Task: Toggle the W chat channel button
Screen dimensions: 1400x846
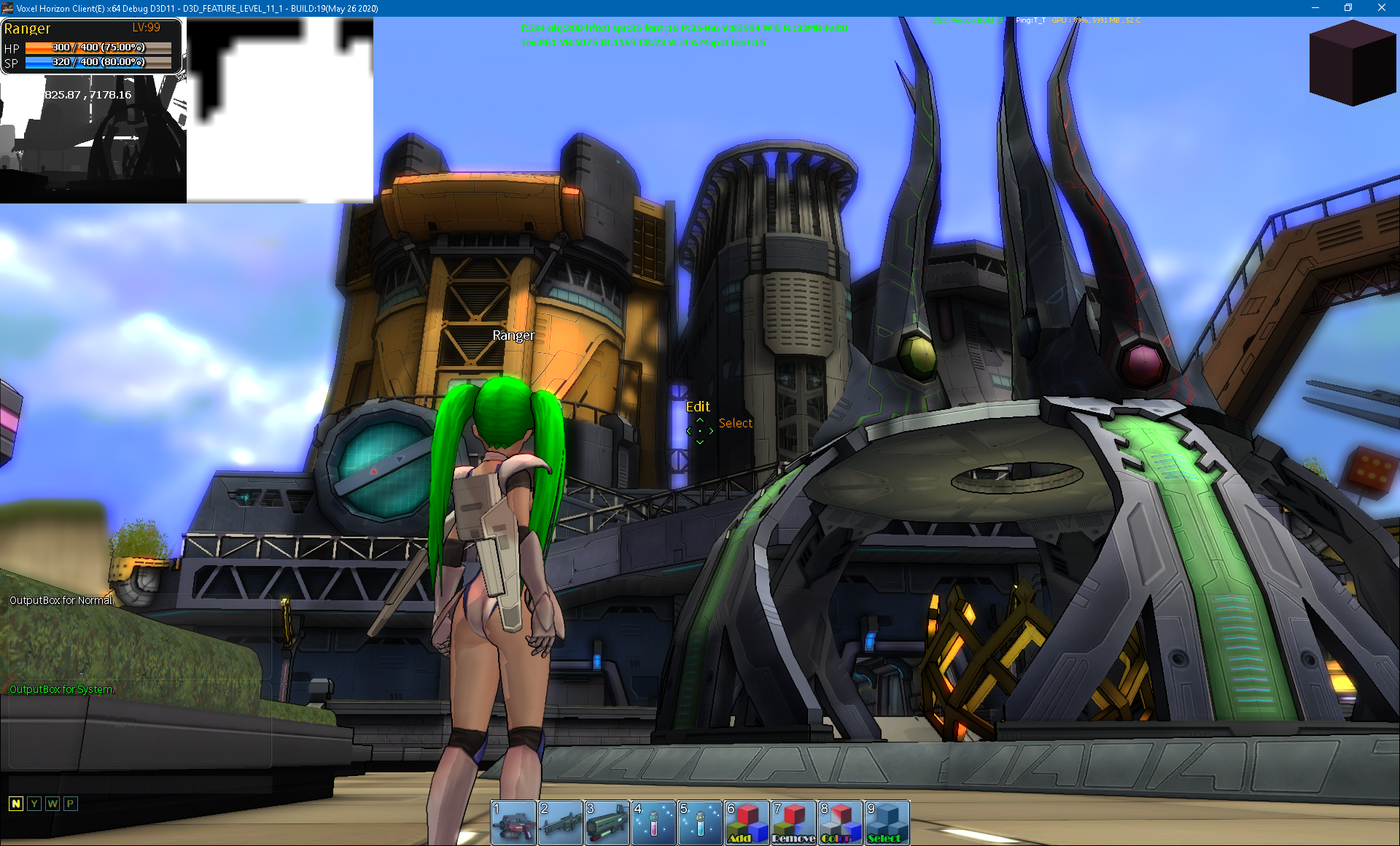Action: click(52, 804)
